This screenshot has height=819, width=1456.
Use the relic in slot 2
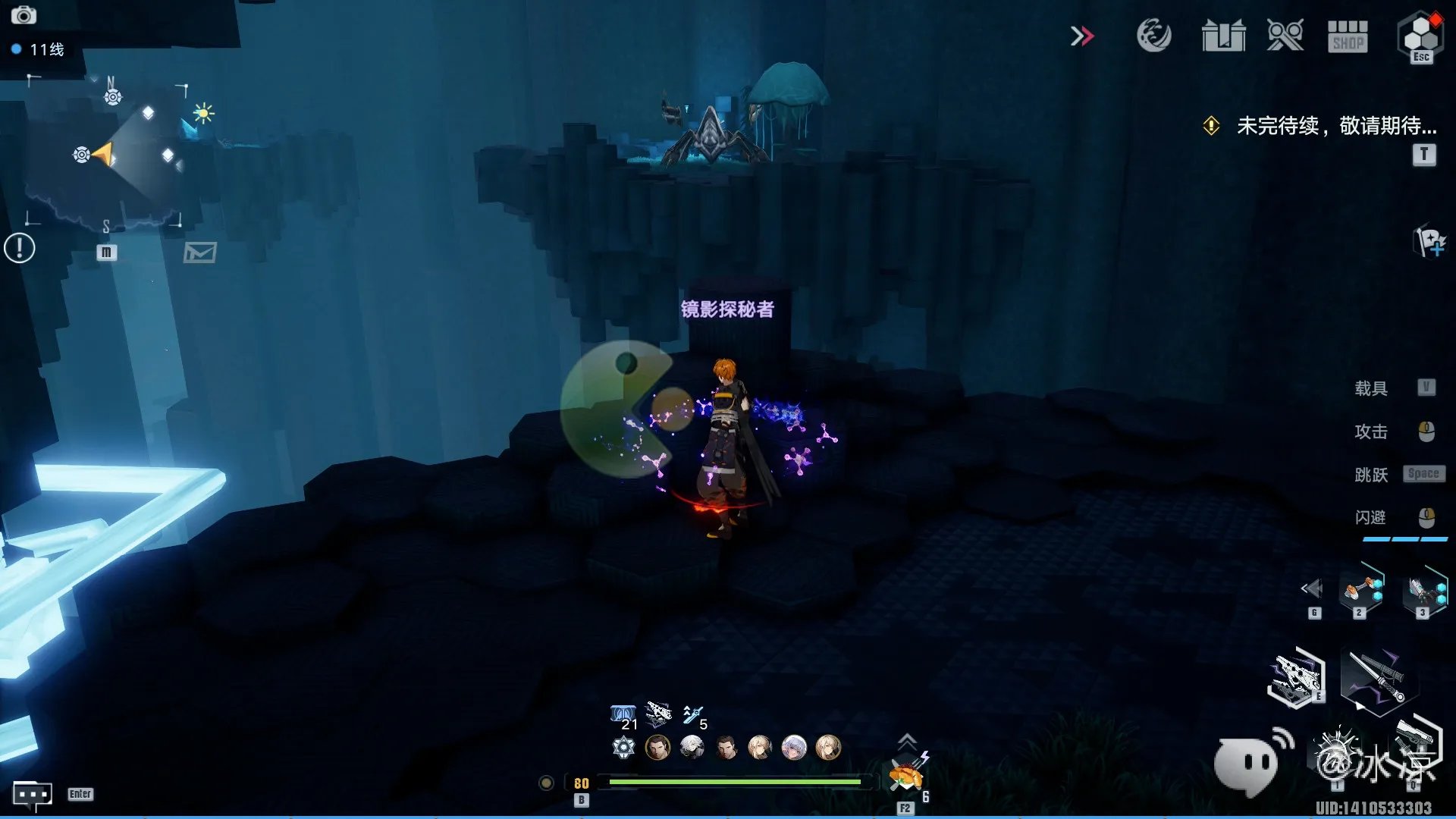click(x=1361, y=590)
